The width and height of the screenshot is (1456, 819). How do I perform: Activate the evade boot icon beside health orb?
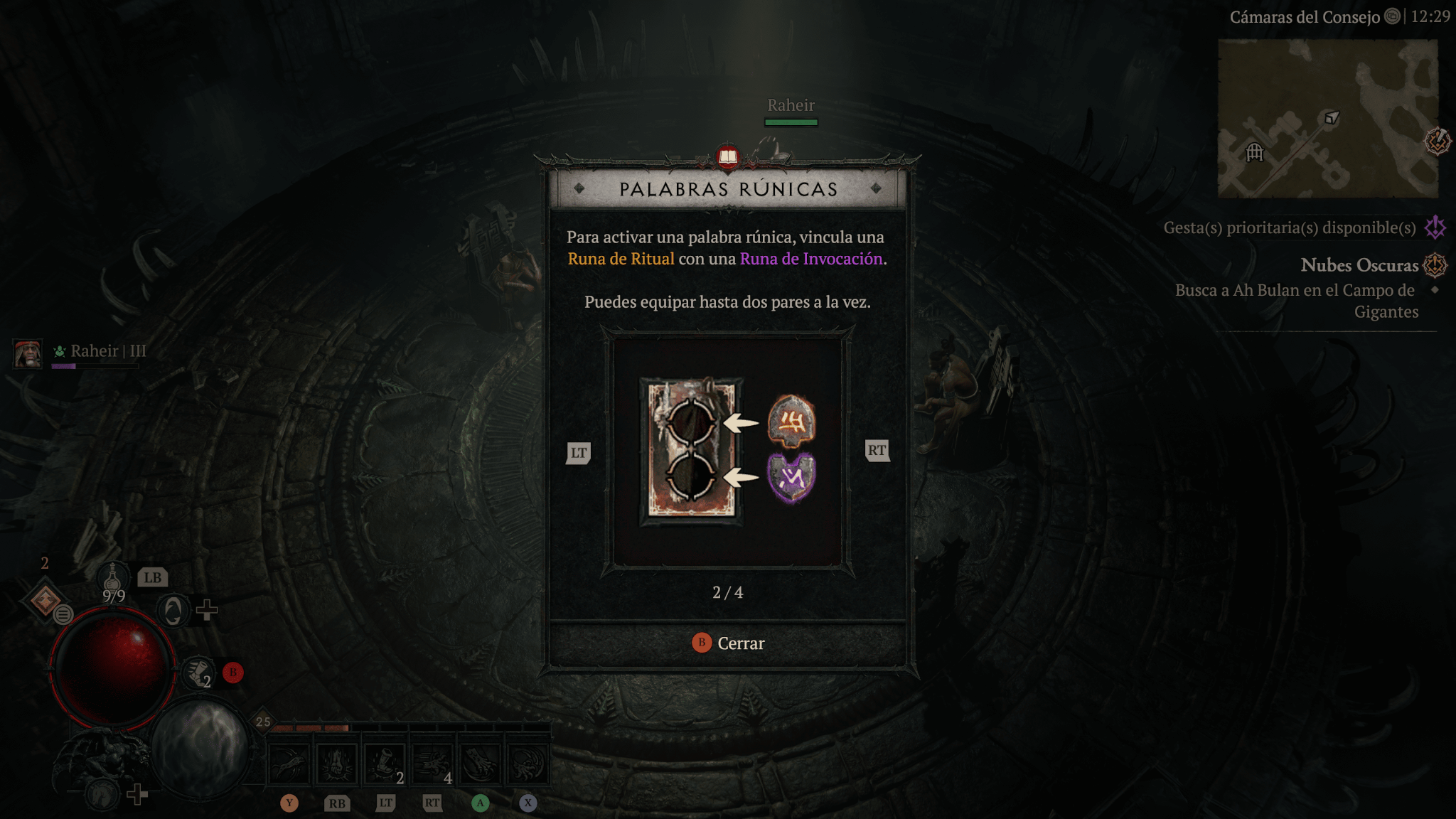[198, 673]
